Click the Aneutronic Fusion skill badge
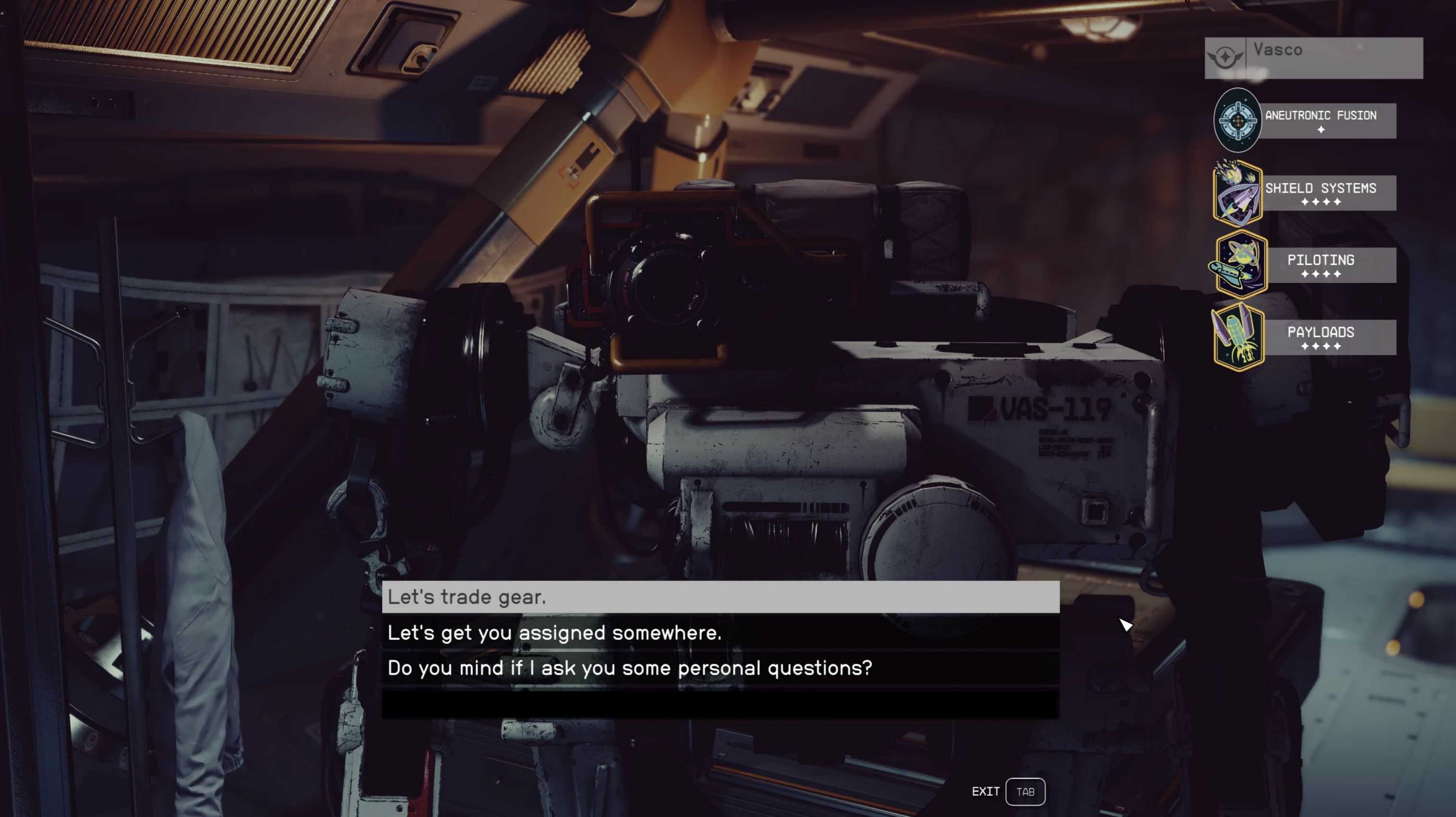1456x817 pixels. pos(1237,121)
